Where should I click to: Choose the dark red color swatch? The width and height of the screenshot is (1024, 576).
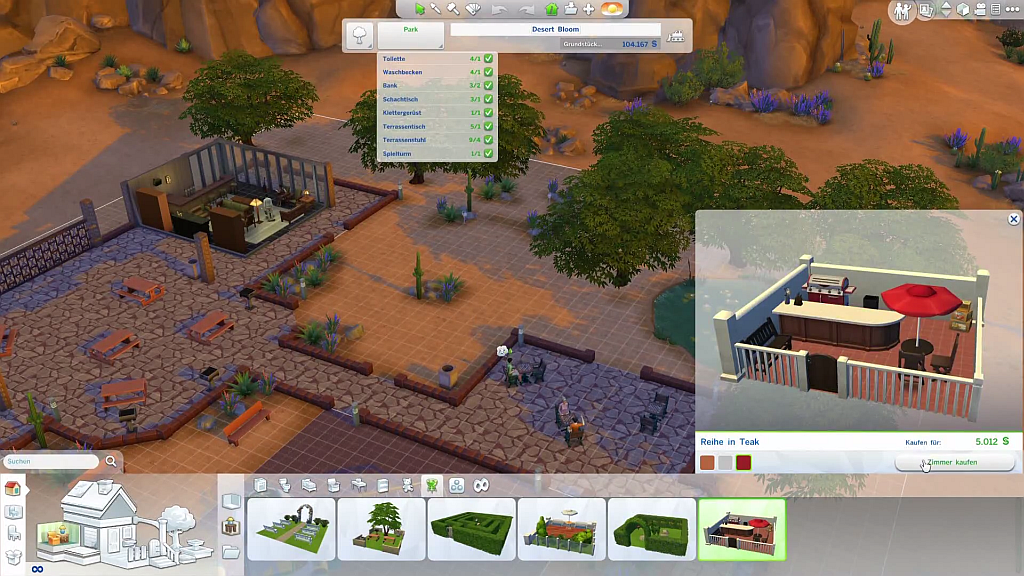743,462
